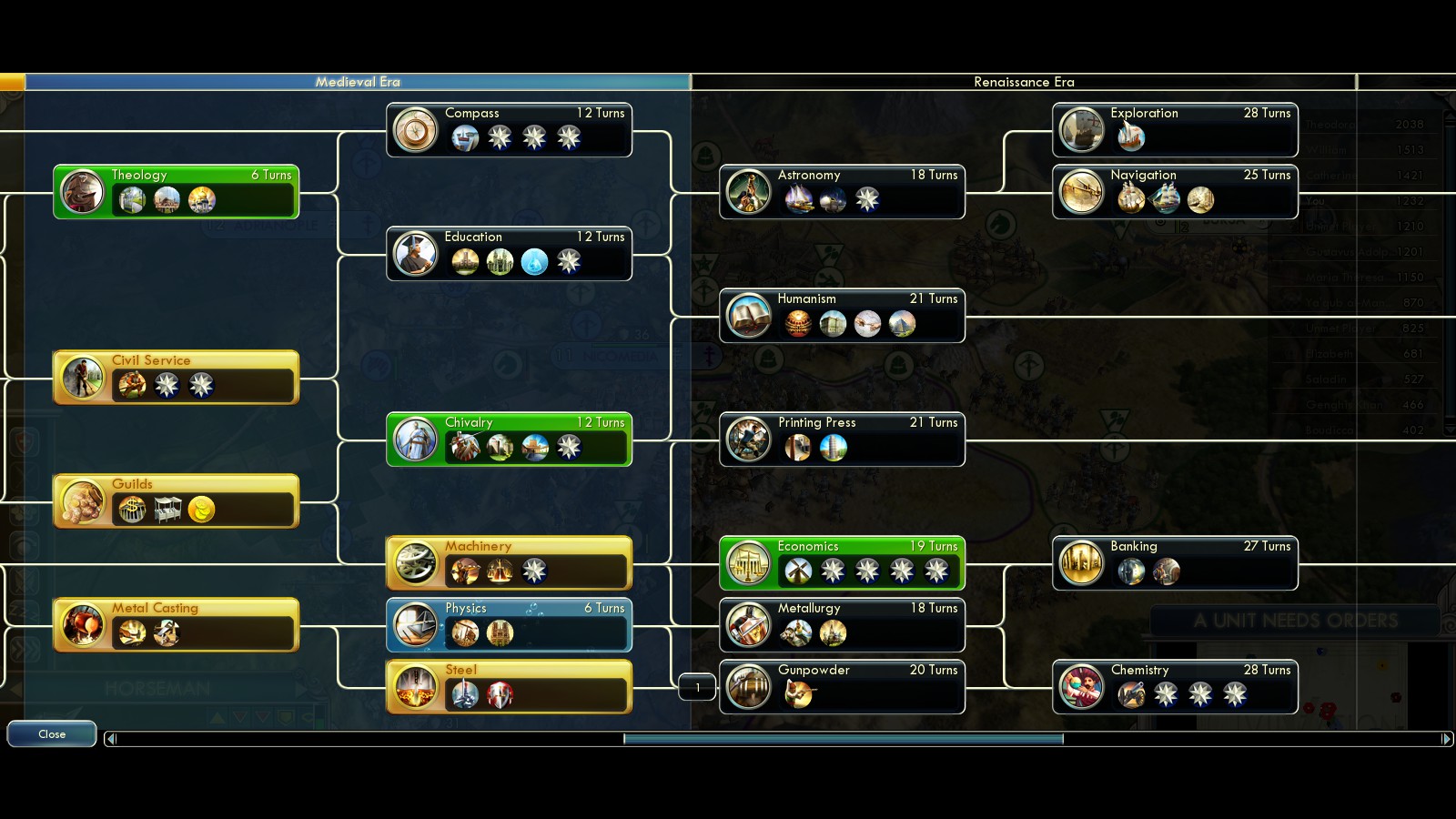The height and width of the screenshot is (819, 1456).
Task: Select Theology technology to research
Action: coord(176,192)
